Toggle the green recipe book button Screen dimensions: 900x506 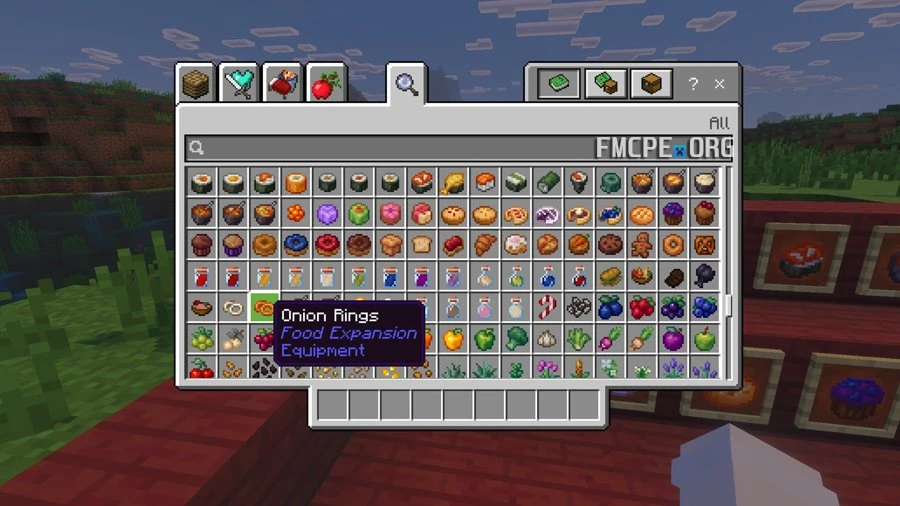point(558,84)
